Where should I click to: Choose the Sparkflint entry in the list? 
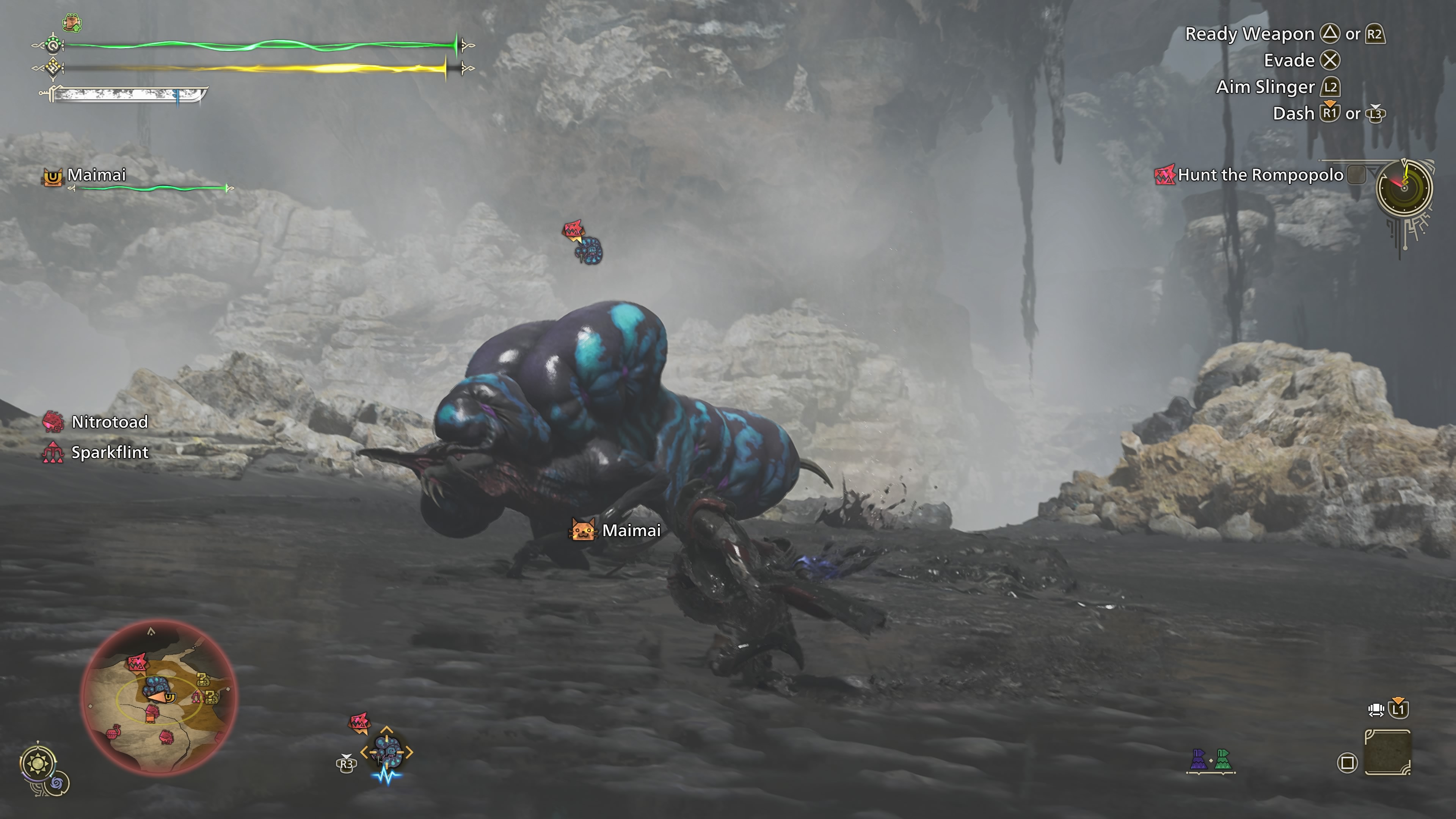109,452
